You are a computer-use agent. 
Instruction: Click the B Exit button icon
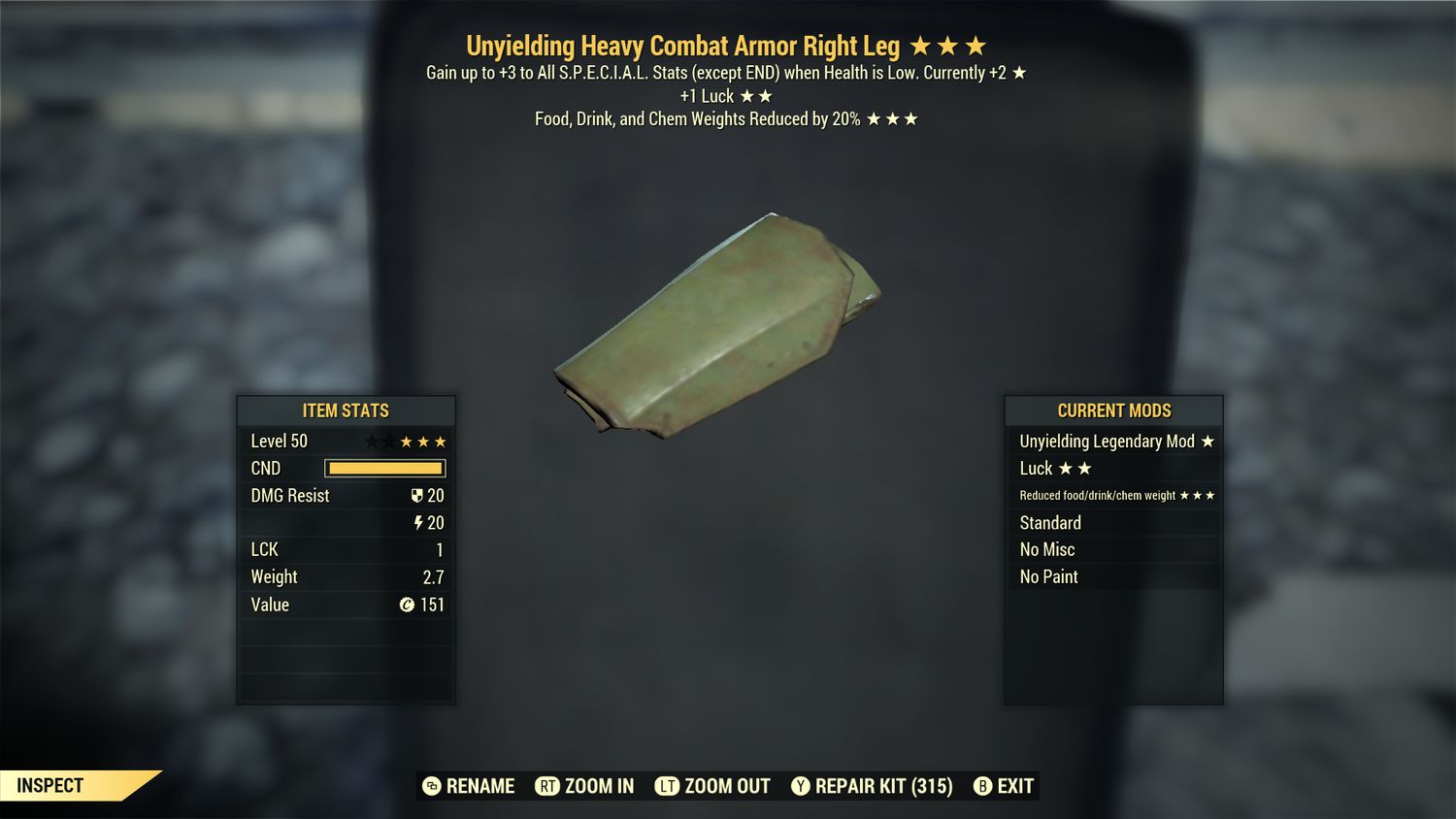pyautogui.click(x=981, y=786)
